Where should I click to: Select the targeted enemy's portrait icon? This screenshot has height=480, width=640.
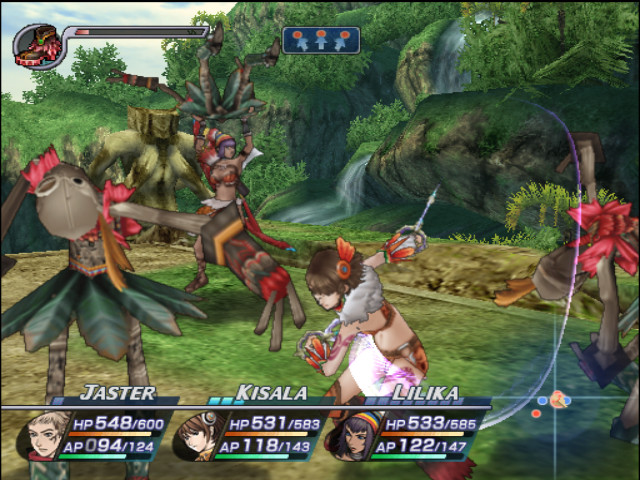pos(37,45)
